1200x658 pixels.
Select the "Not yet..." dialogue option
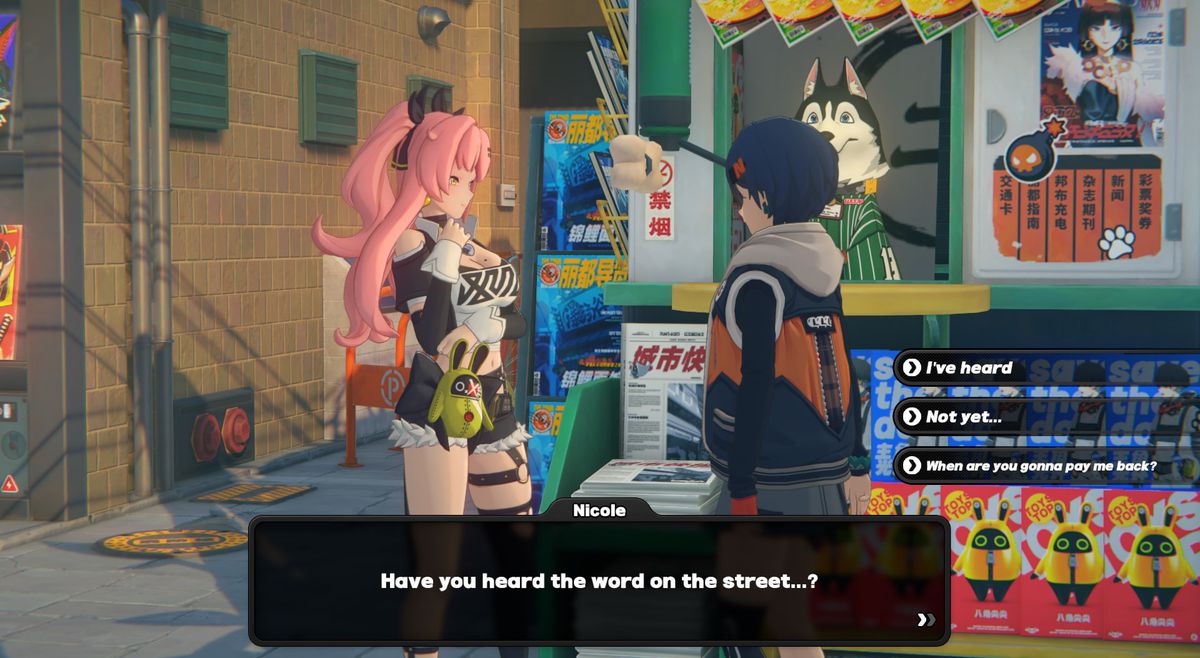963,417
